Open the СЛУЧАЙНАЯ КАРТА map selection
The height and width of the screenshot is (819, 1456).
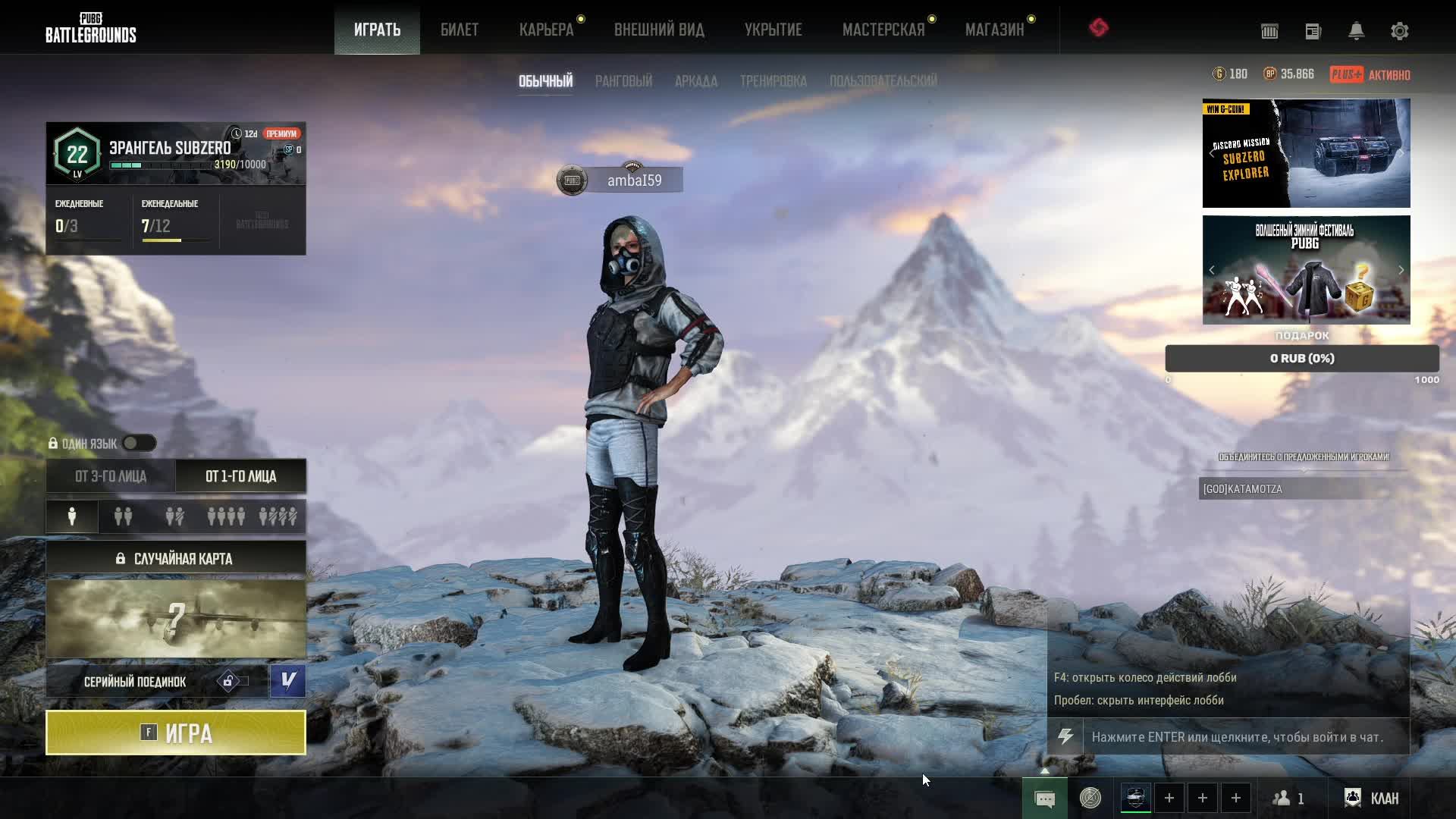point(176,559)
